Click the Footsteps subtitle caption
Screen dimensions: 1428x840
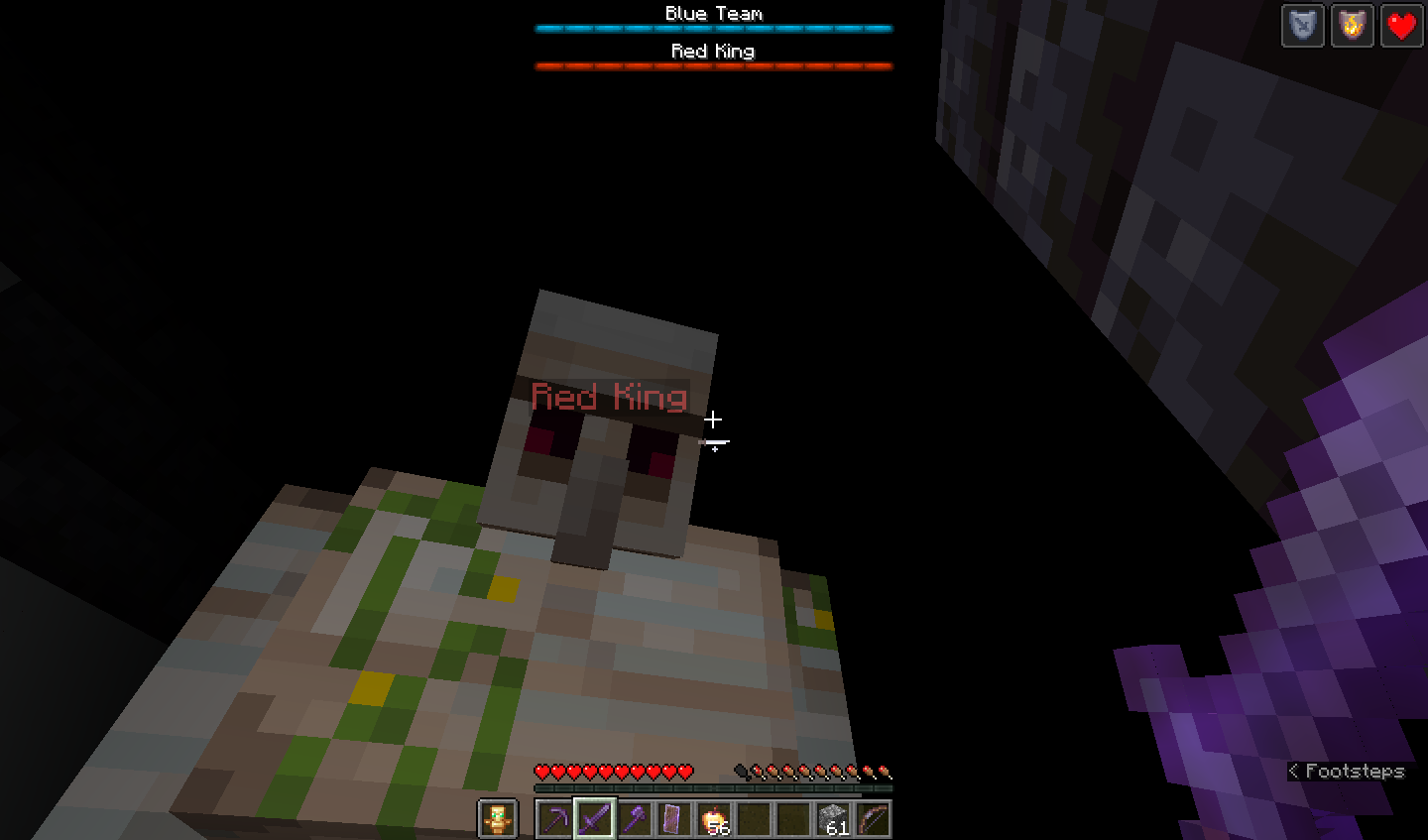point(1349,772)
